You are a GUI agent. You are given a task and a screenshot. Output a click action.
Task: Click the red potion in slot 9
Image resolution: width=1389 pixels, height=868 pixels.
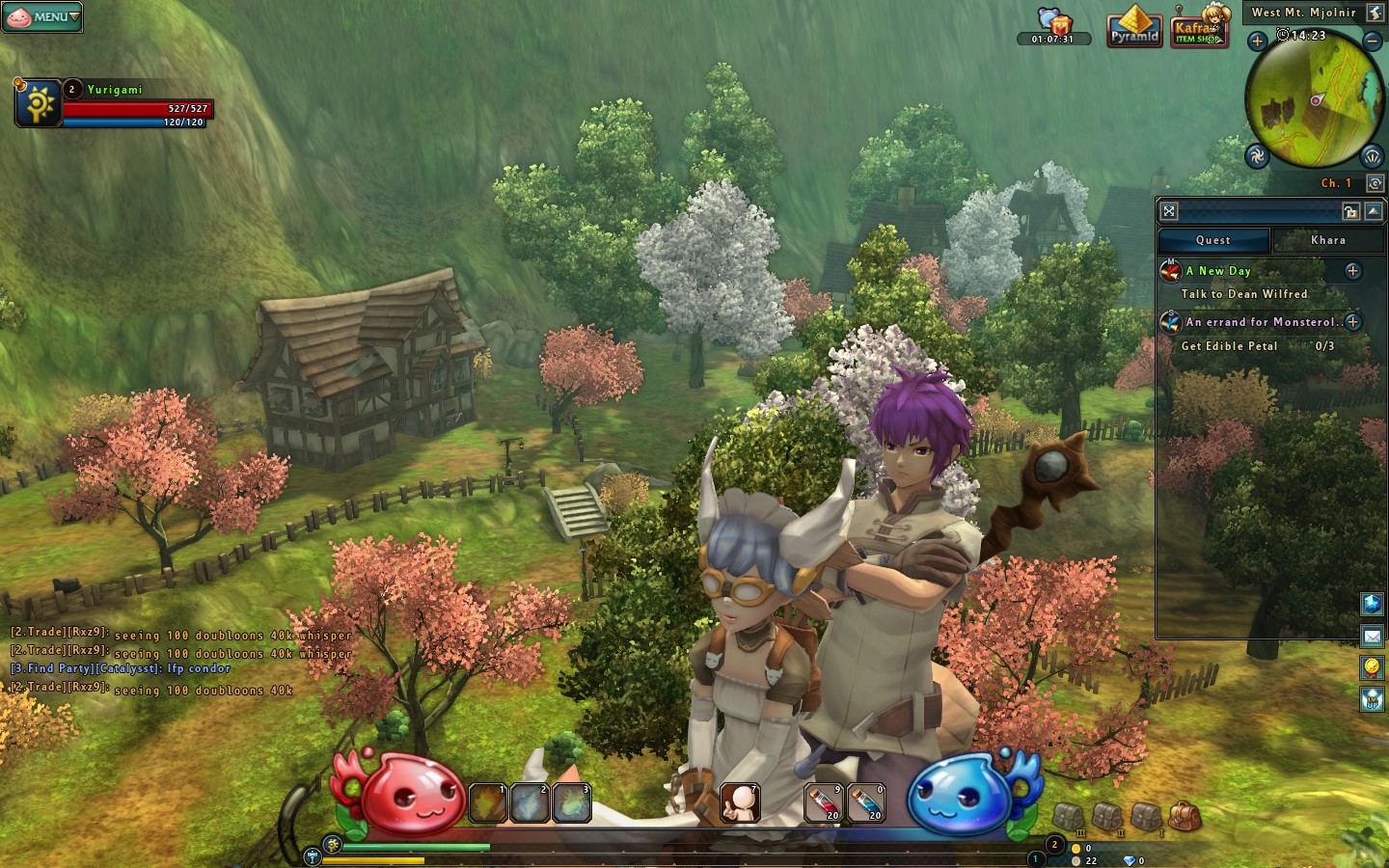click(x=825, y=801)
